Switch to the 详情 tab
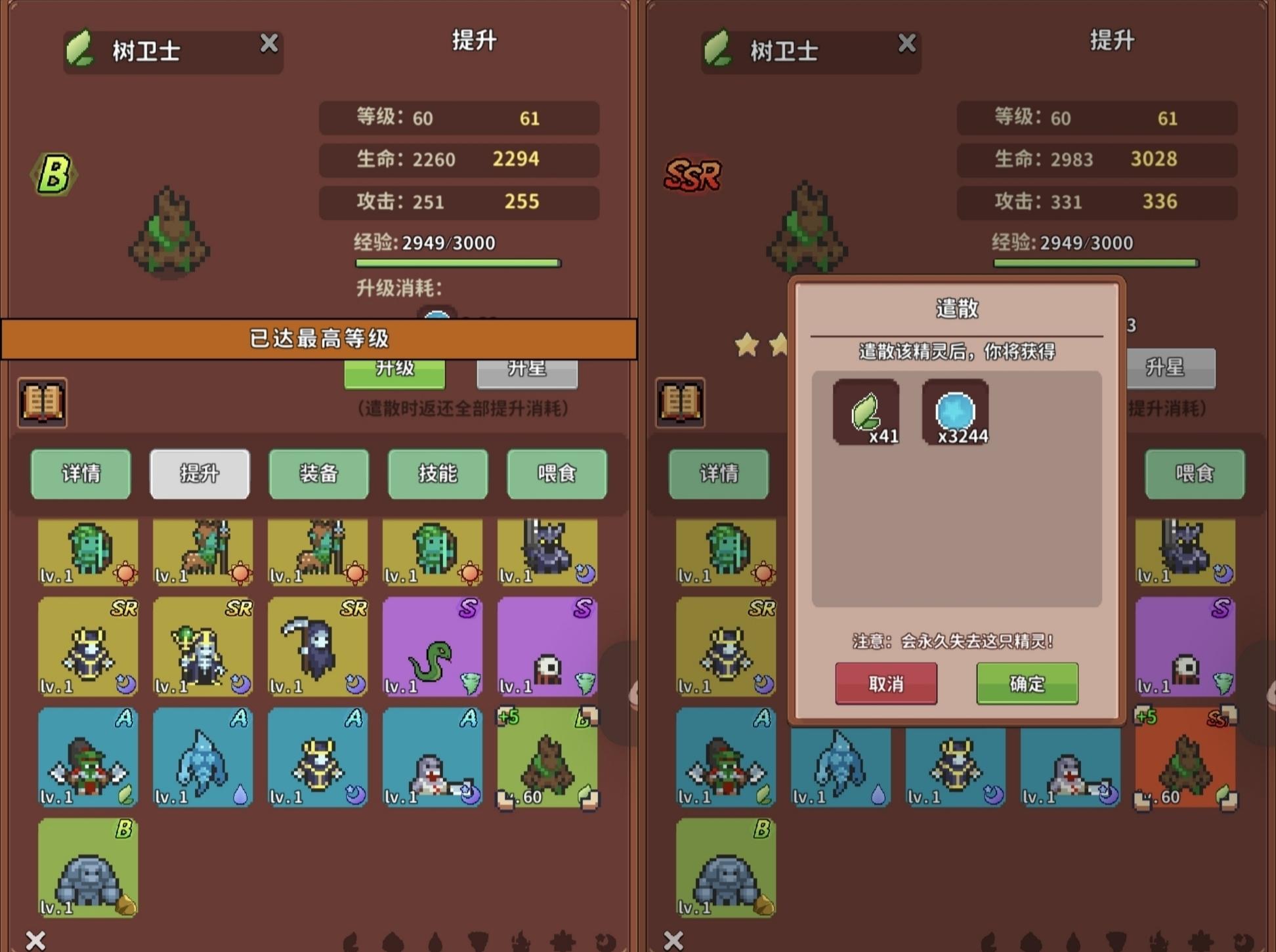The height and width of the screenshot is (952, 1276). 80,474
